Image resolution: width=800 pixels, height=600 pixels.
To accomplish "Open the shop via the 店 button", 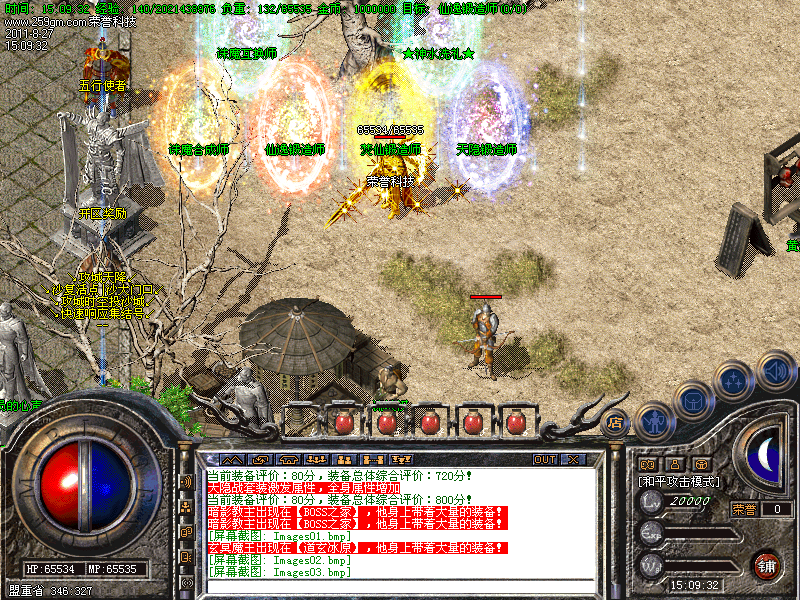I will (616, 422).
